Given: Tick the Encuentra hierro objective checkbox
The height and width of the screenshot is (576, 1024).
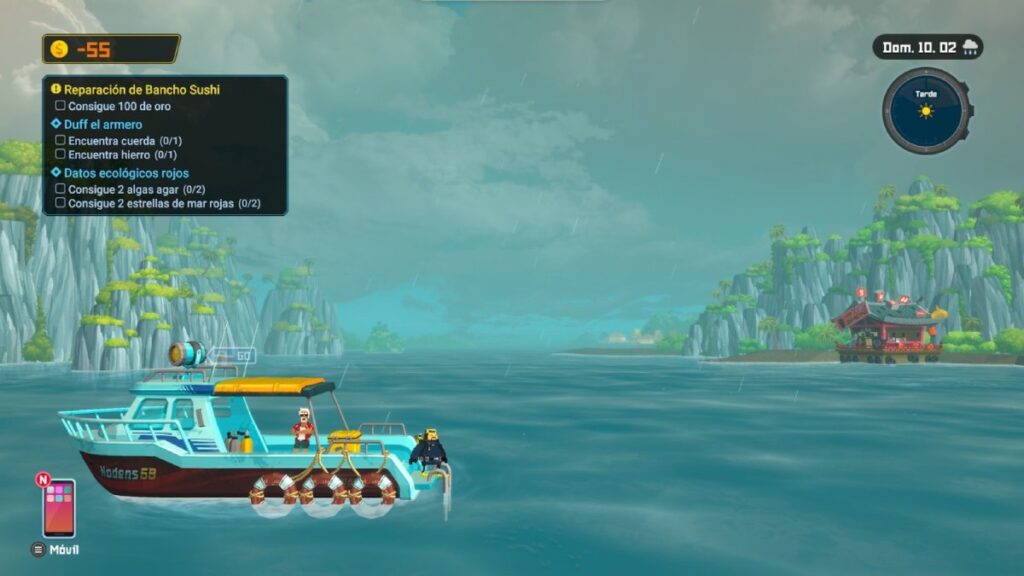Looking at the screenshot, I should coord(61,155).
